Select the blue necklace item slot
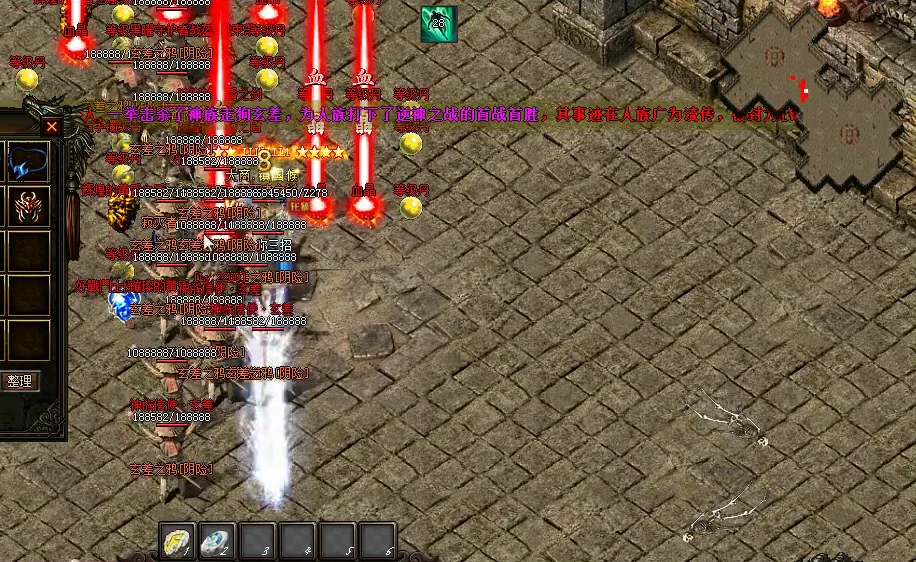Viewport: 916px width, 562px height. pyautogui.click(x=28, y=162)
